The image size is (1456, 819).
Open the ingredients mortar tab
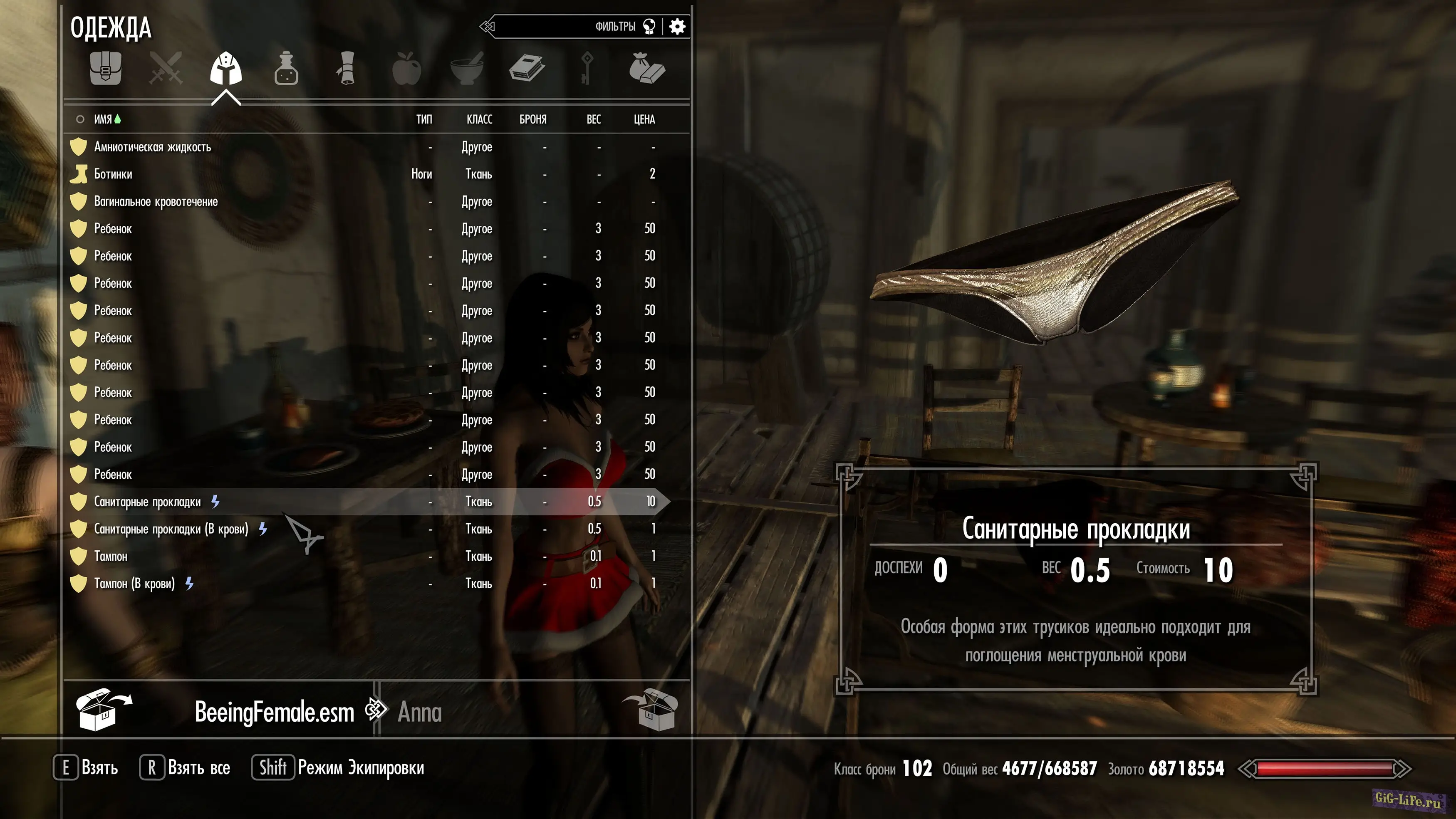coord(467,69)
